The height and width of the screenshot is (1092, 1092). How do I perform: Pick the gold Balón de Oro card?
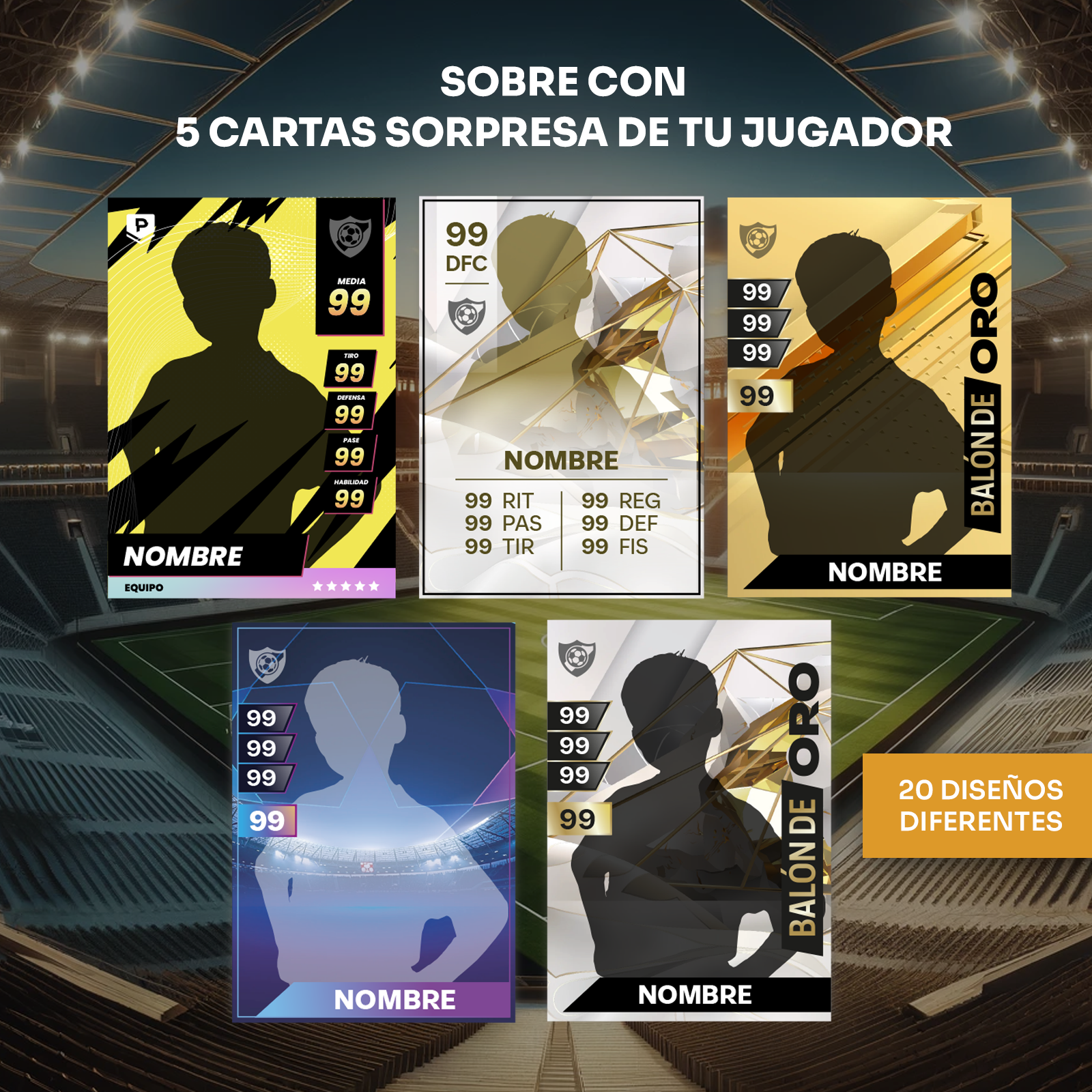(869, 398)
